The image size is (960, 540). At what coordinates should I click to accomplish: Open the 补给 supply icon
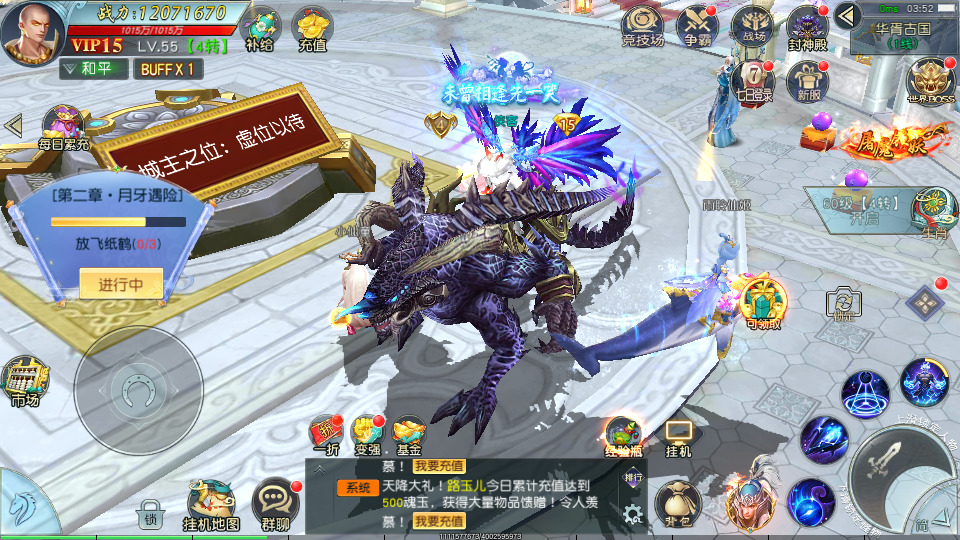261,28
